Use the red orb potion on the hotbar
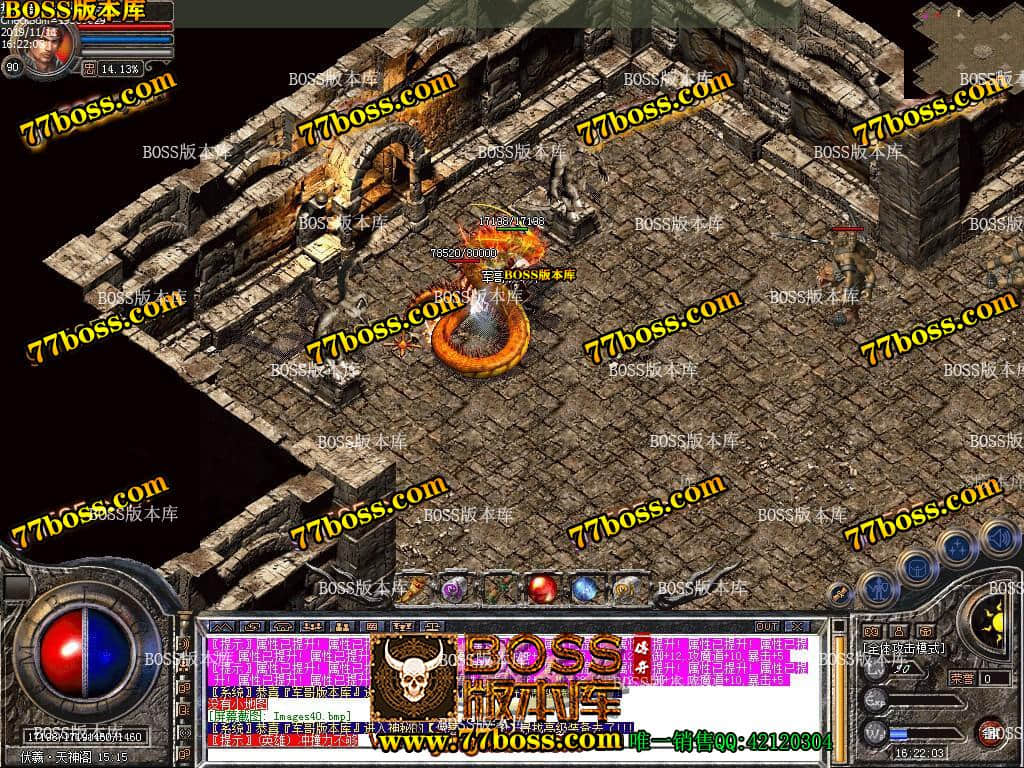Viewport: 1024px width, 768px height. pos(543,588)
